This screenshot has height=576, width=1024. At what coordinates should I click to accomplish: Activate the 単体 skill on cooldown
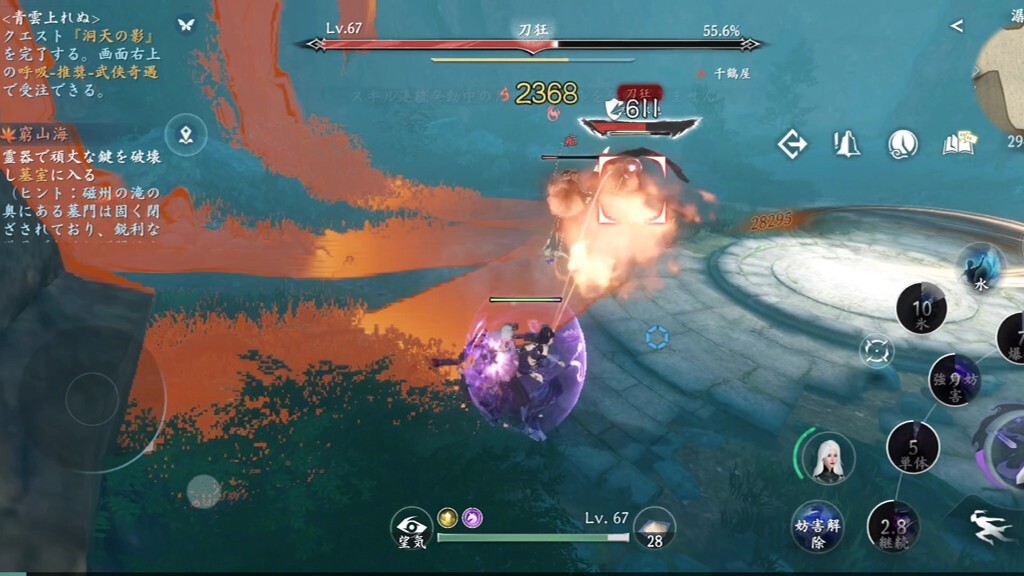913,448
